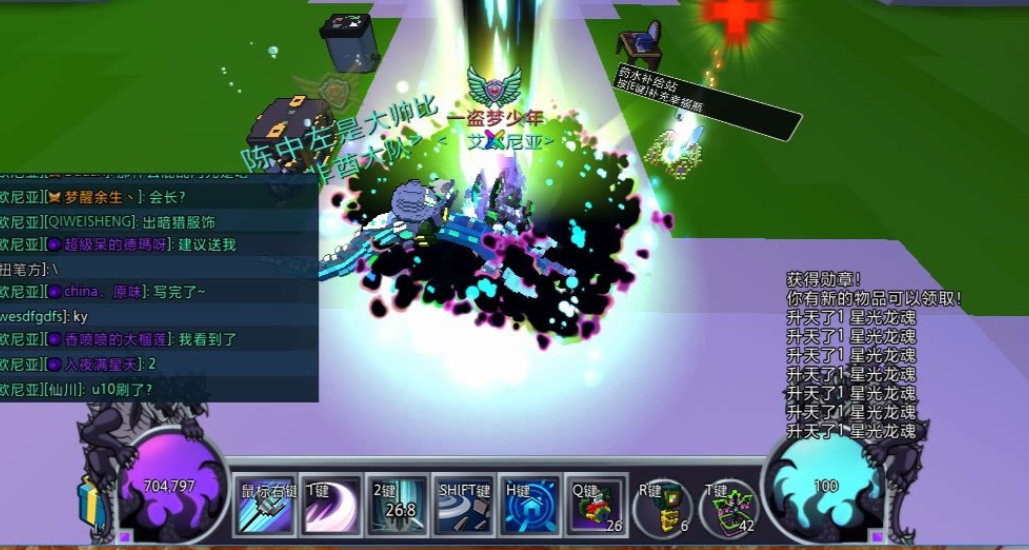Select the cooldown ability showing 26.8
This screenshot has width=1029, height=550.
click(397, 505)
